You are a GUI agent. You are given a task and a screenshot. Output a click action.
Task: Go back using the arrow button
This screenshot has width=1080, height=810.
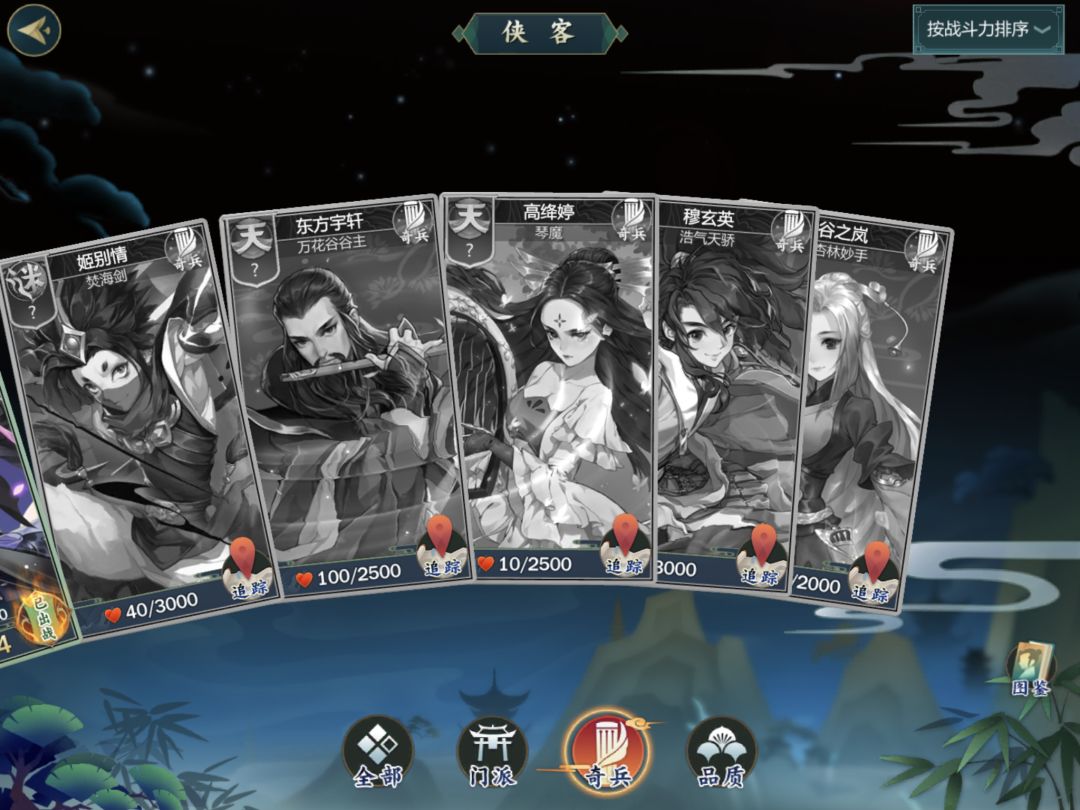click(33, 29)
